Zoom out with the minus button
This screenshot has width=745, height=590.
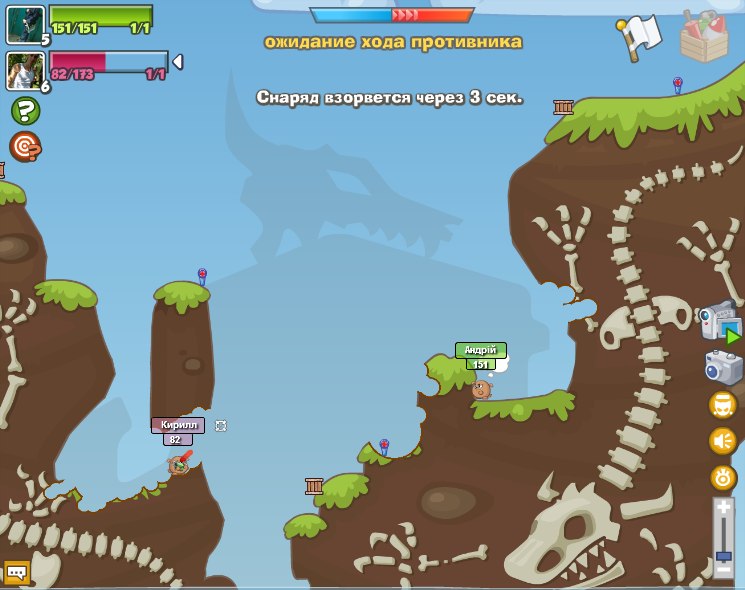[x=724, y=569]
